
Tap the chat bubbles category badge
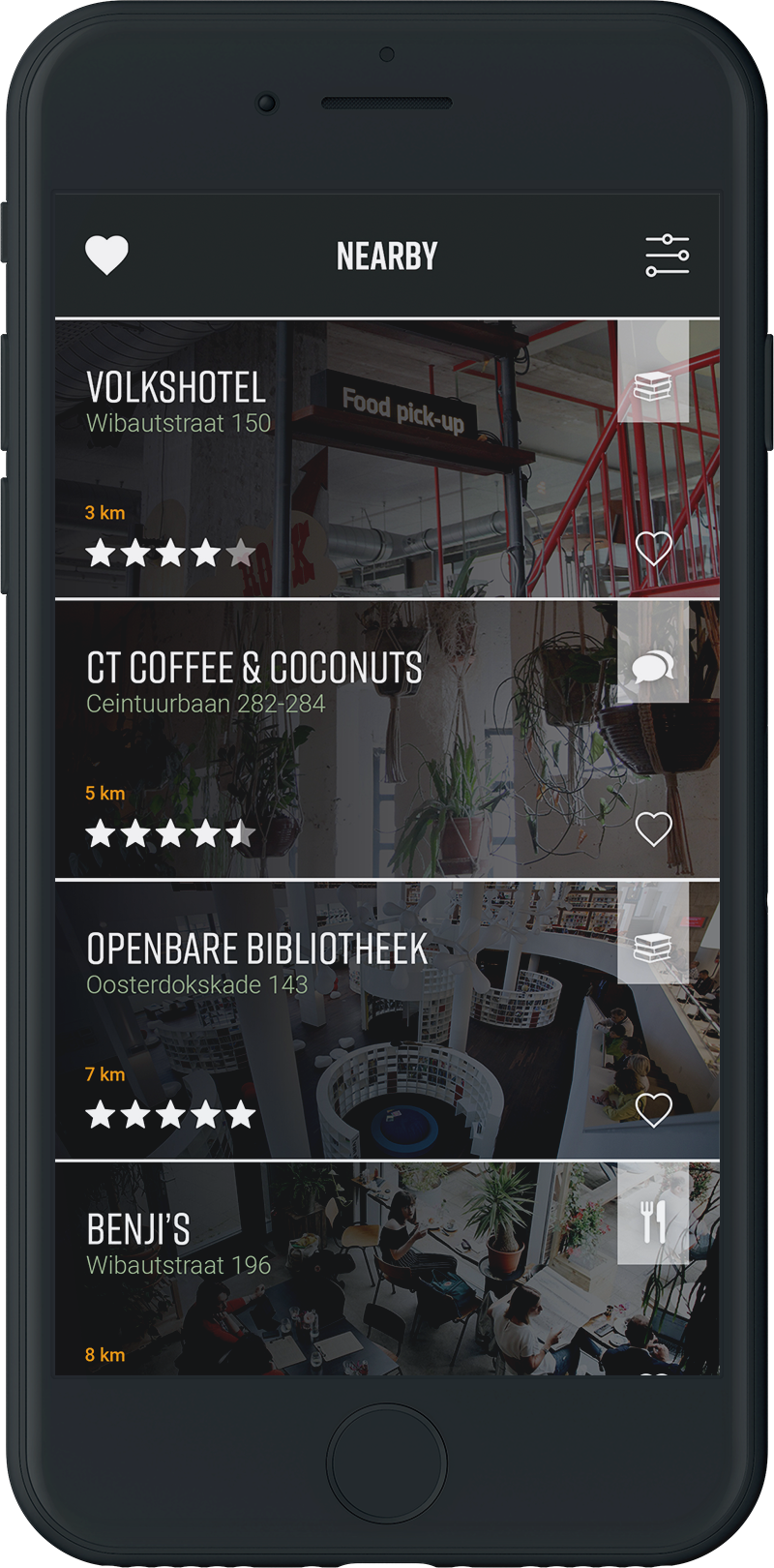653,667
